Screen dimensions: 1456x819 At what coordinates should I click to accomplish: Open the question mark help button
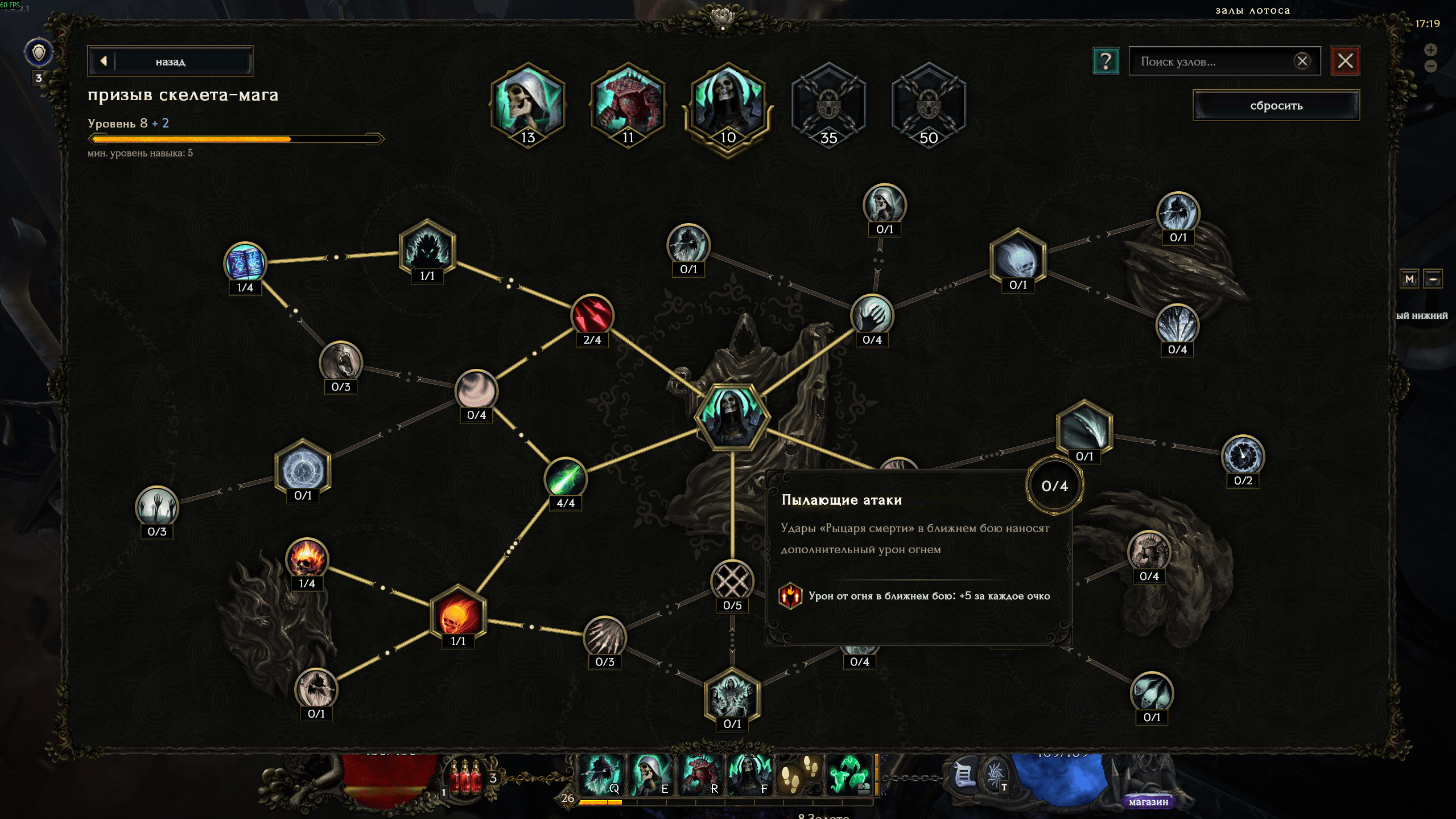(1106, 61)
